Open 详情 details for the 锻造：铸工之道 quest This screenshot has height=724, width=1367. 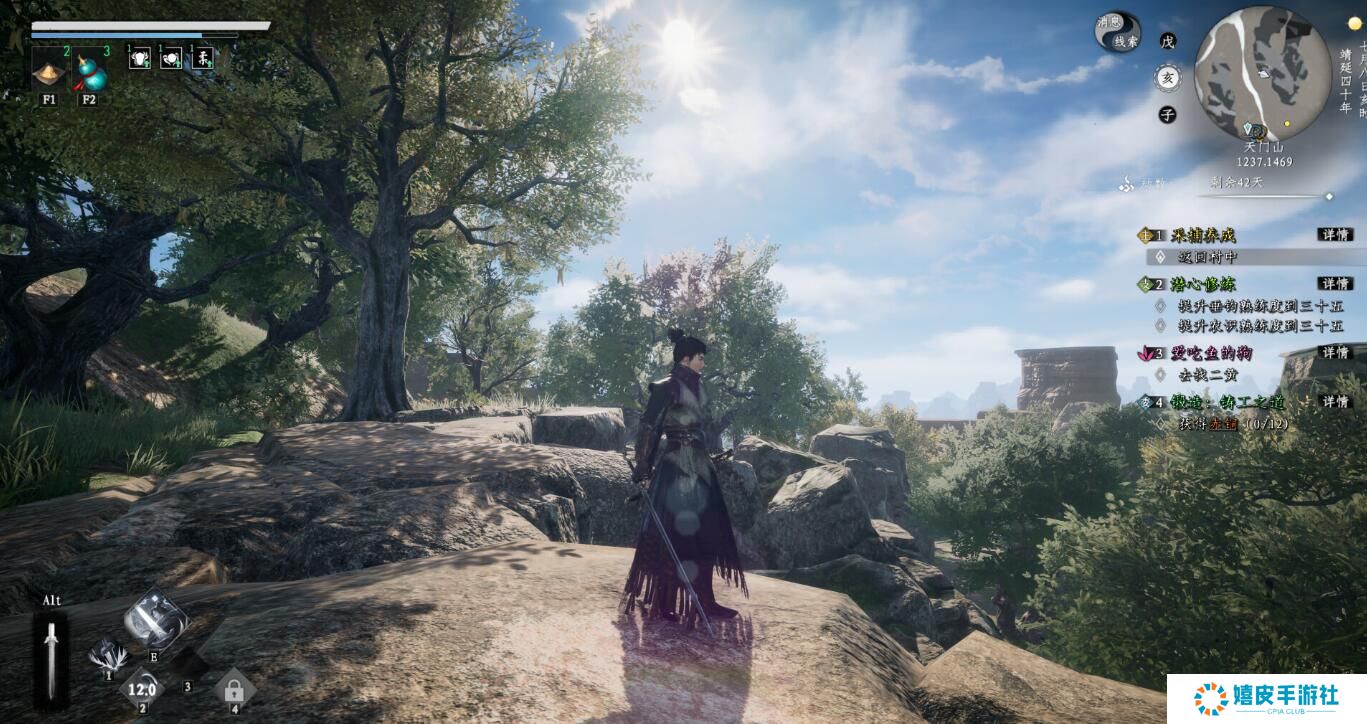point(1335,401)
